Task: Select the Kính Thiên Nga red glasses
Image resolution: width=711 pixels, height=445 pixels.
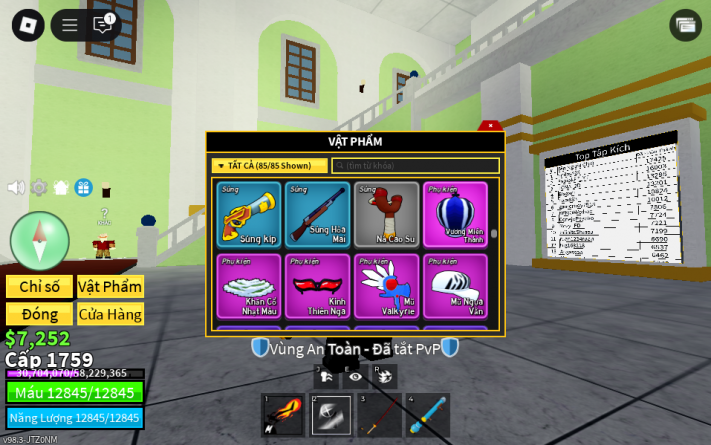Action: tap(317, 286)
